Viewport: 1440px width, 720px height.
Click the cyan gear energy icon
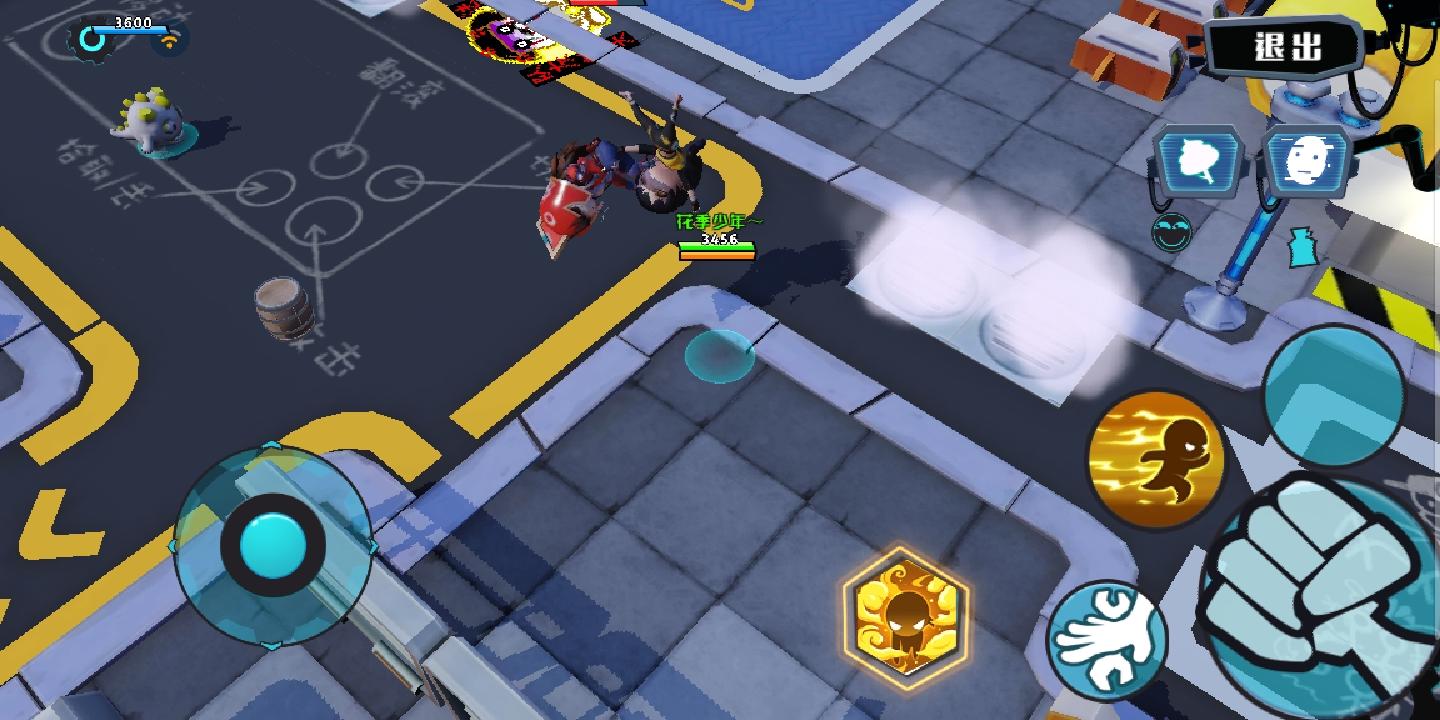point(91,40)
